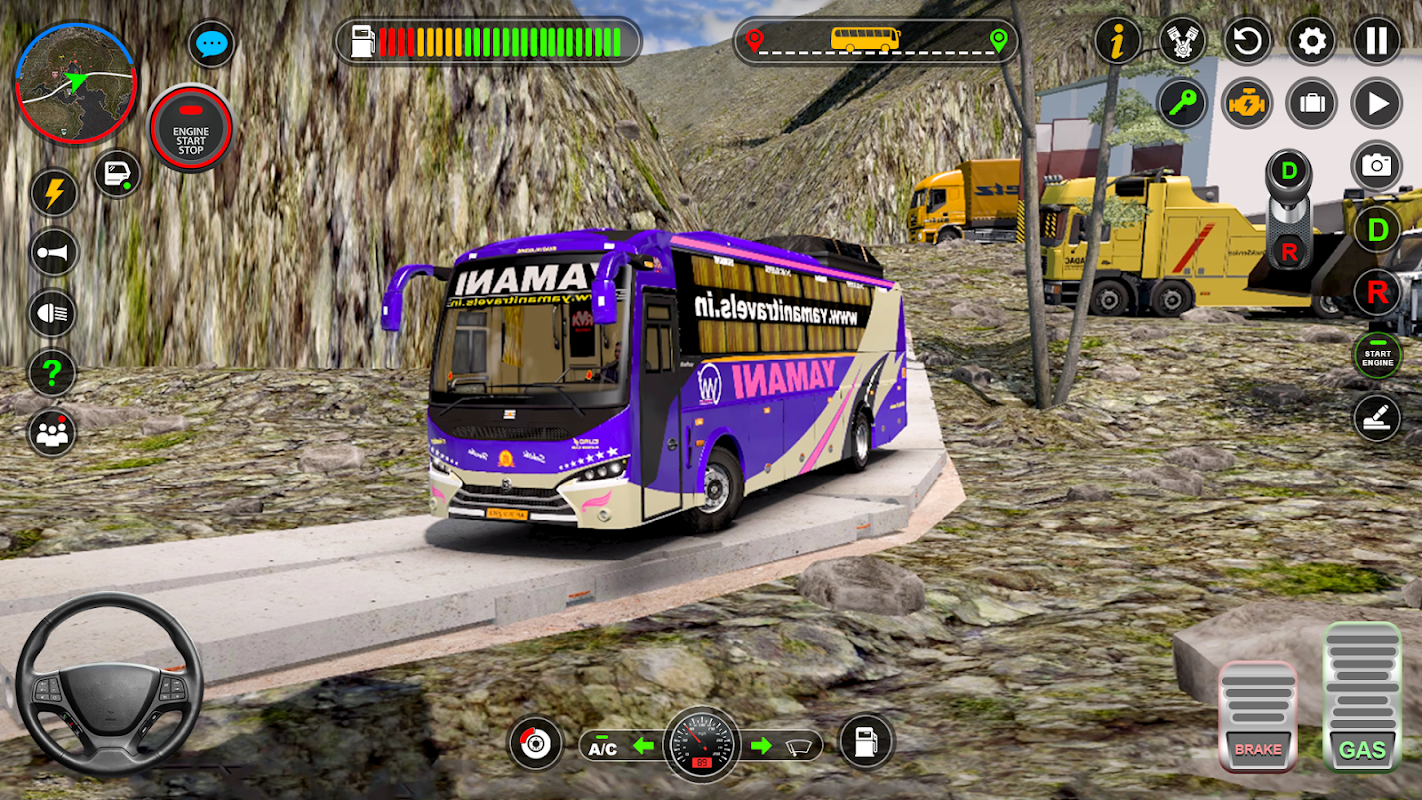Toggle the bus door icon
The image size is (1422, 800).
pos(117,173)
